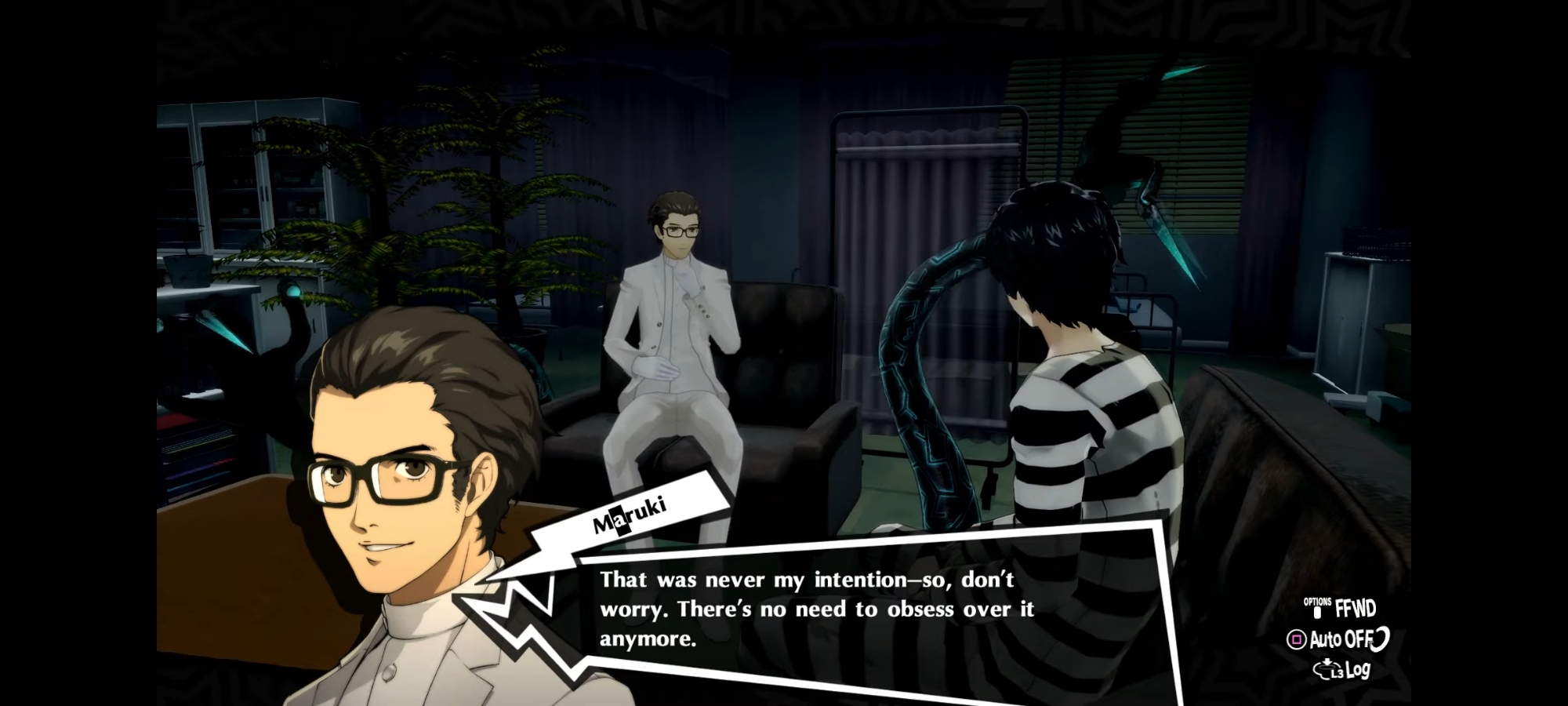Open the conversation Log
Image resolution: width=1568 pixels, height=706 pixels.
click(x=1343, y=670)
